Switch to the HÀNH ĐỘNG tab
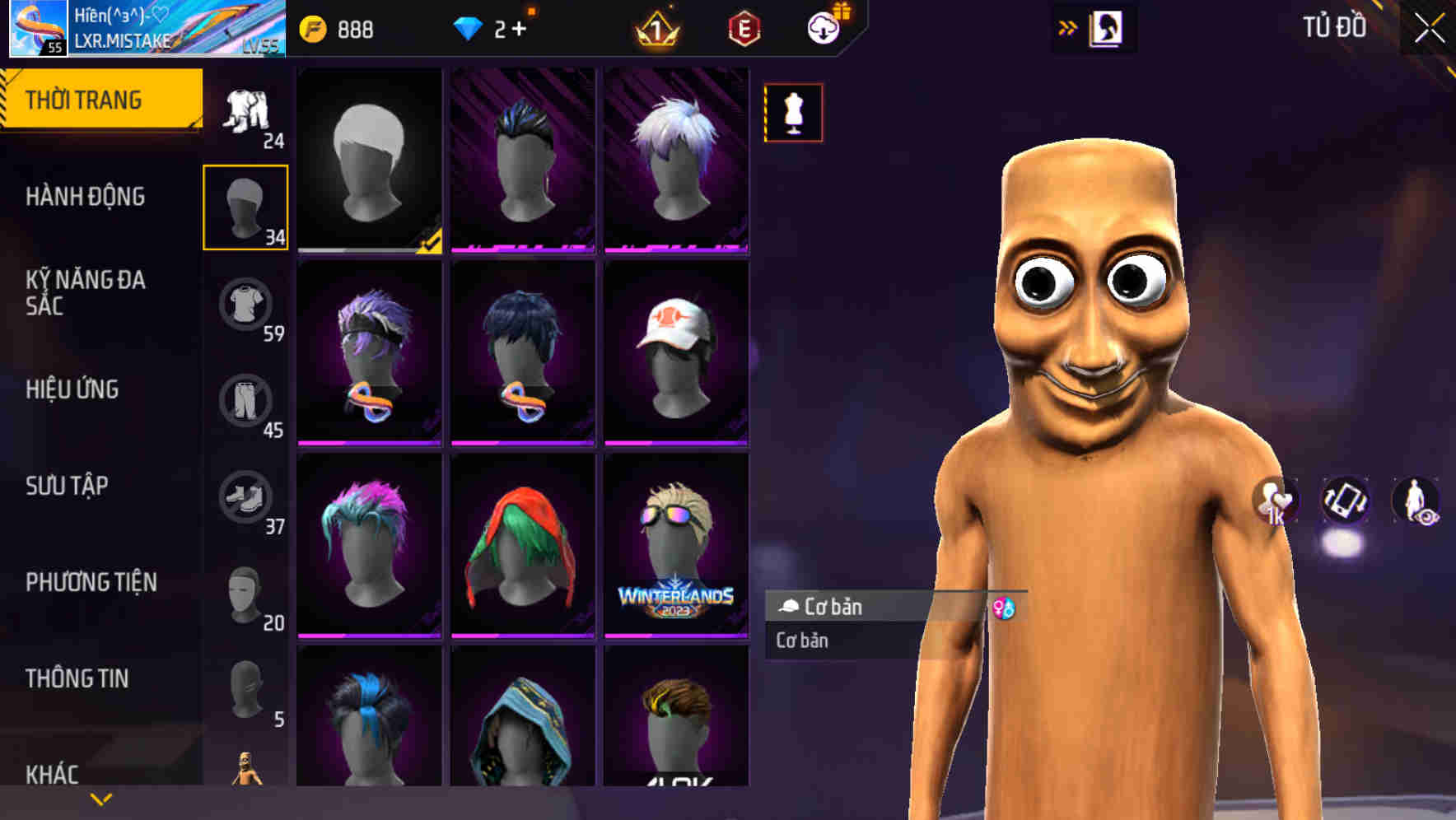Viewport: 1456px width, 820px height. tap(87, 196)
